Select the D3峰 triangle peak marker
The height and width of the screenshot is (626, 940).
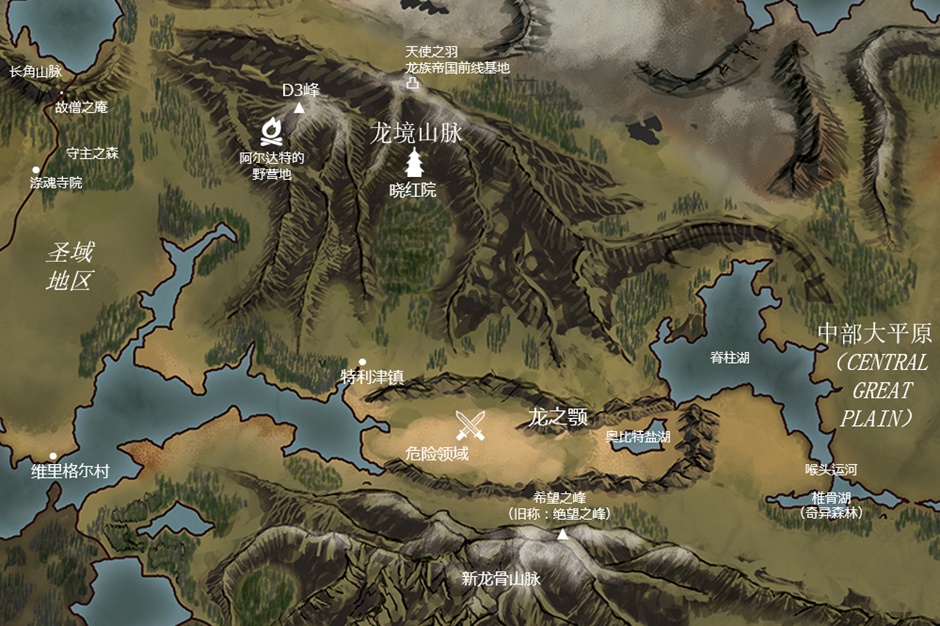pyautogui.click(x=298, y=107)
